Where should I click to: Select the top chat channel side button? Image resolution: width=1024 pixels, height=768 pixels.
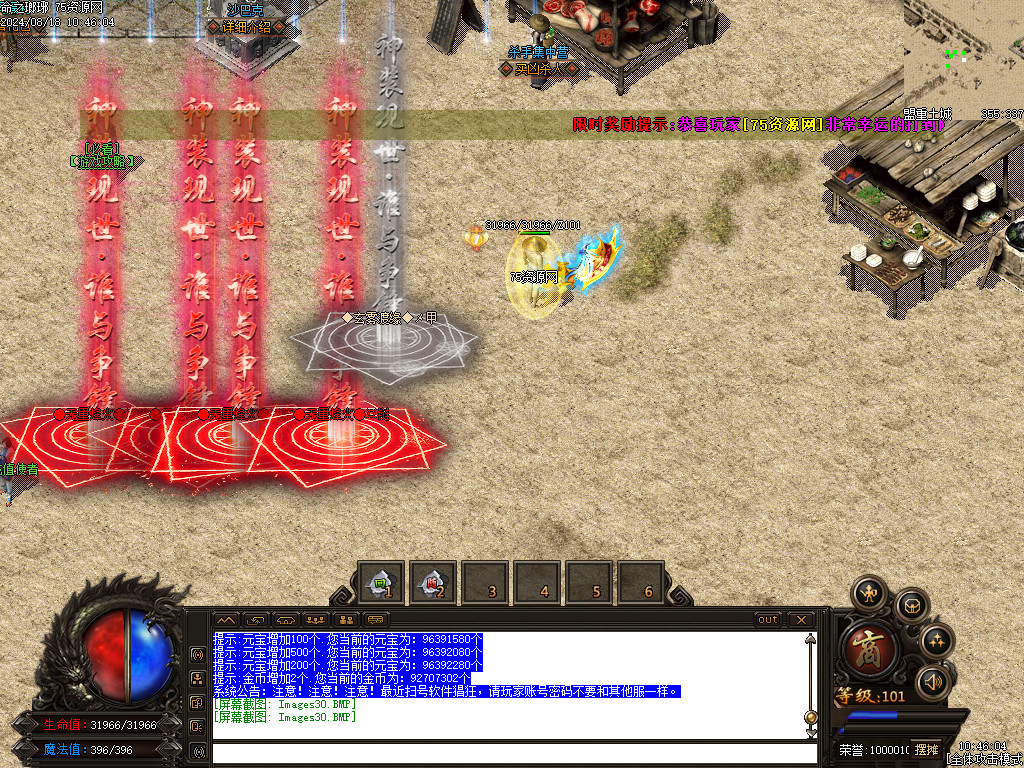(198, 655)
